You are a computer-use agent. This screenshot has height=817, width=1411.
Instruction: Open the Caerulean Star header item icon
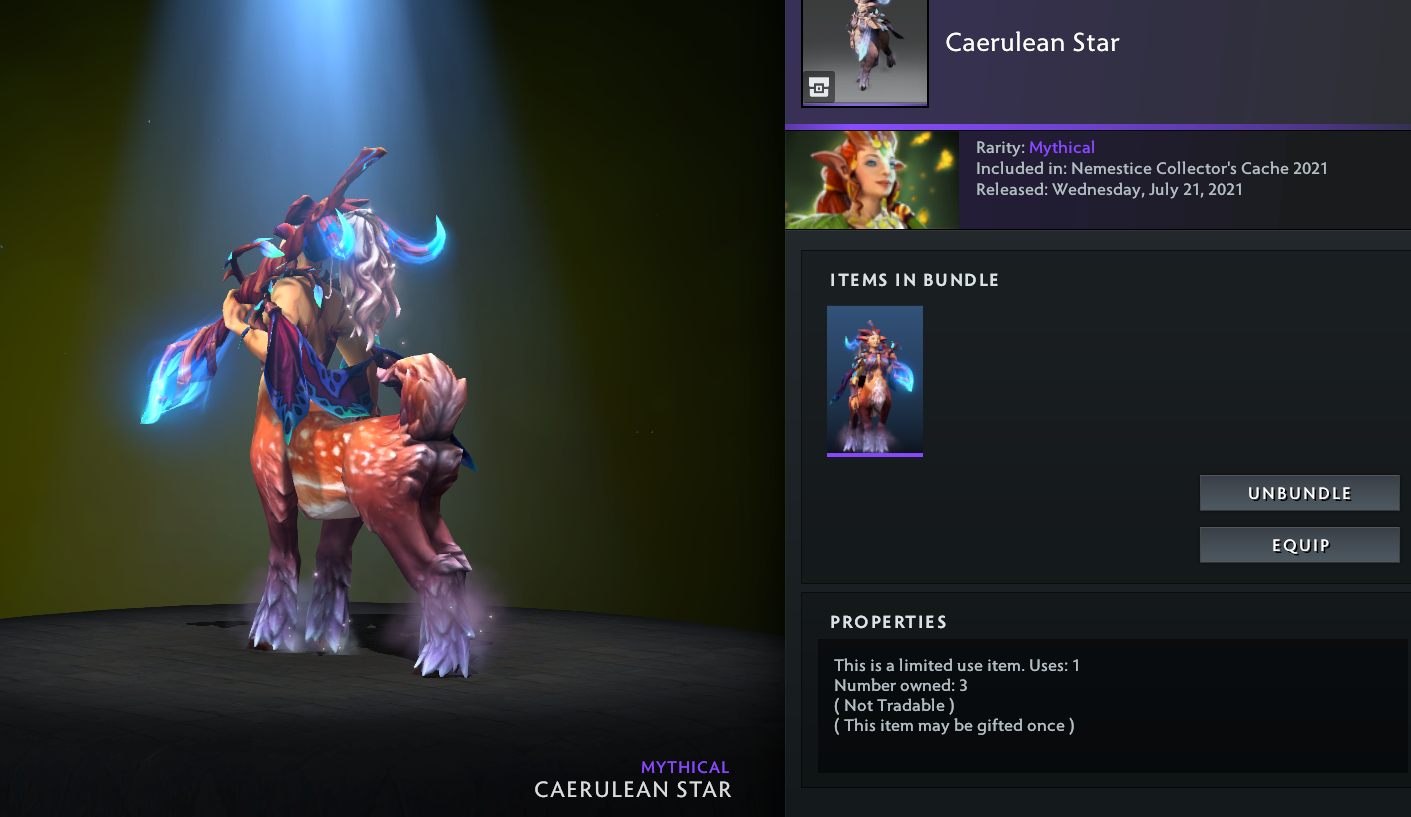click(865, 50)
